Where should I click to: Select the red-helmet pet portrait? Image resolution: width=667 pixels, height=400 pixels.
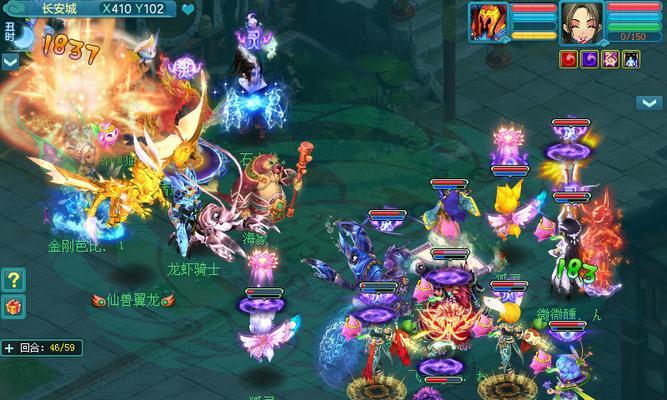[x=490, y=22]
